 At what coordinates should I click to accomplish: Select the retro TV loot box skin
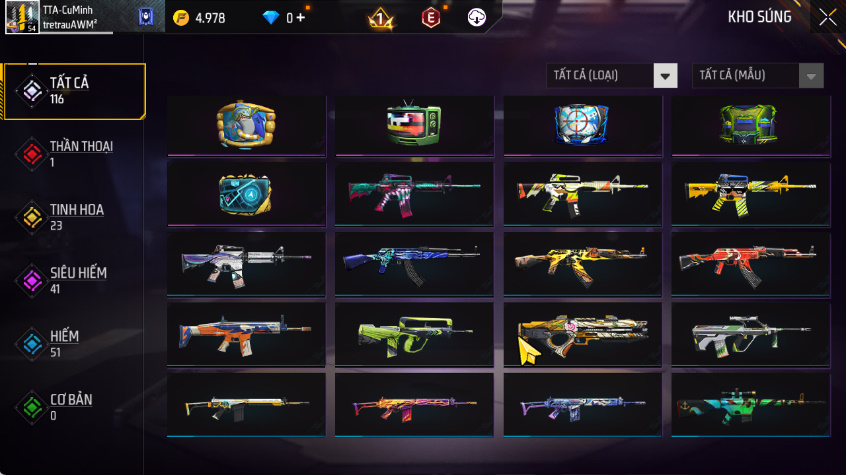coord(414,125)
